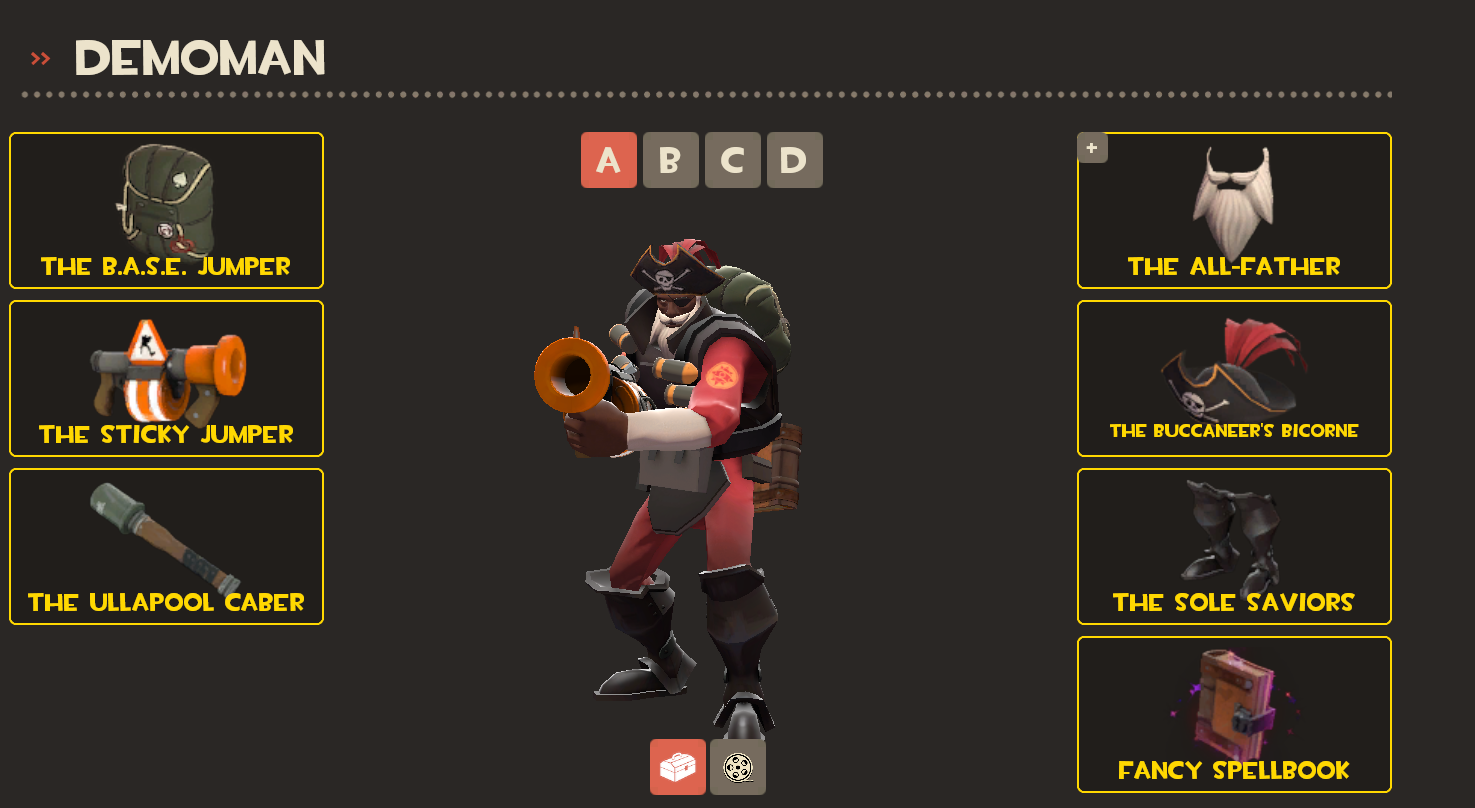Viewport: 1475px width, 808px height.
Task: Open loadout C
Action: pyautogui.click(x=732, y=160)
